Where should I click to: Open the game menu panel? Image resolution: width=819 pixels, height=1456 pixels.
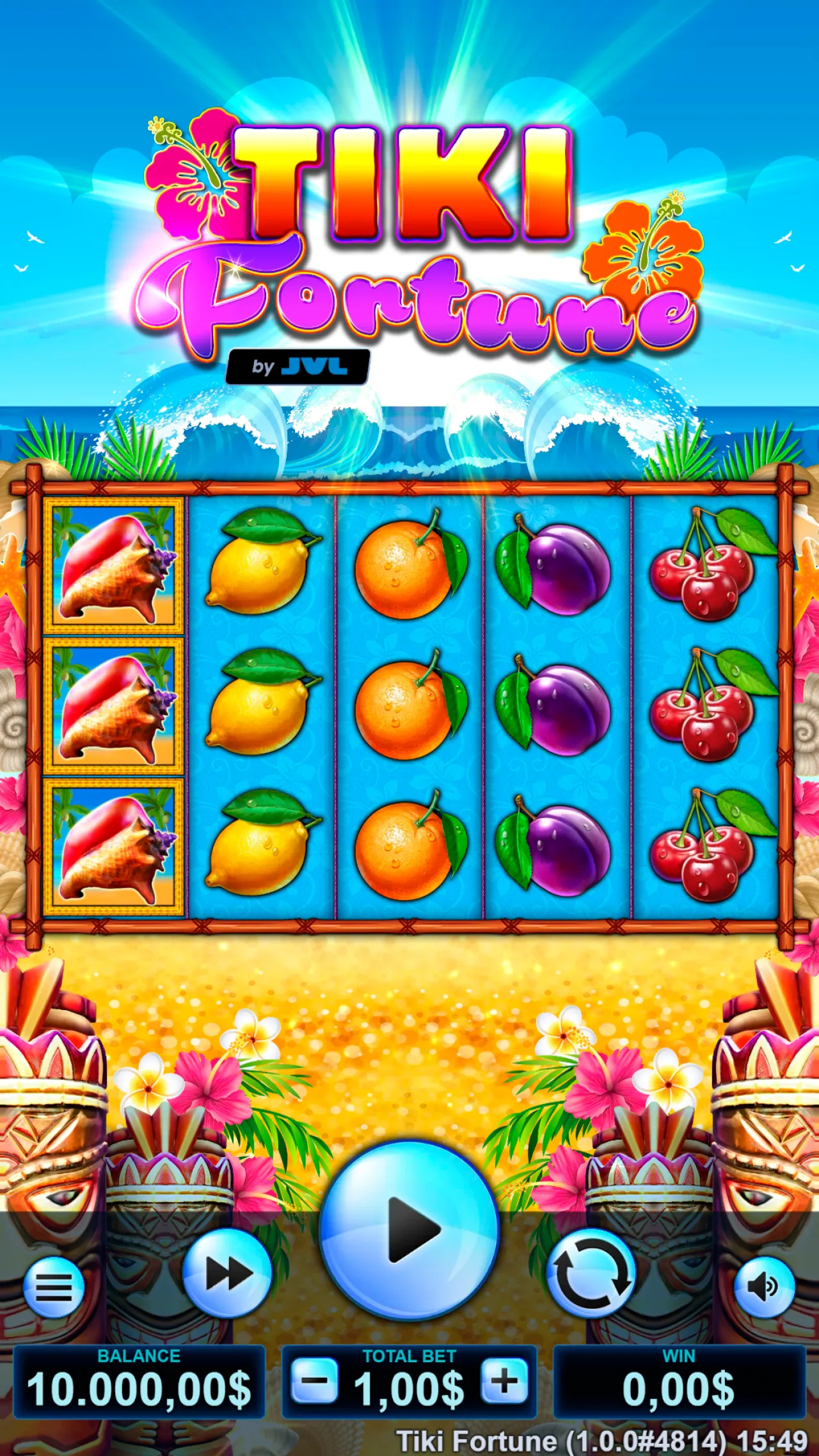point(53,1288)
